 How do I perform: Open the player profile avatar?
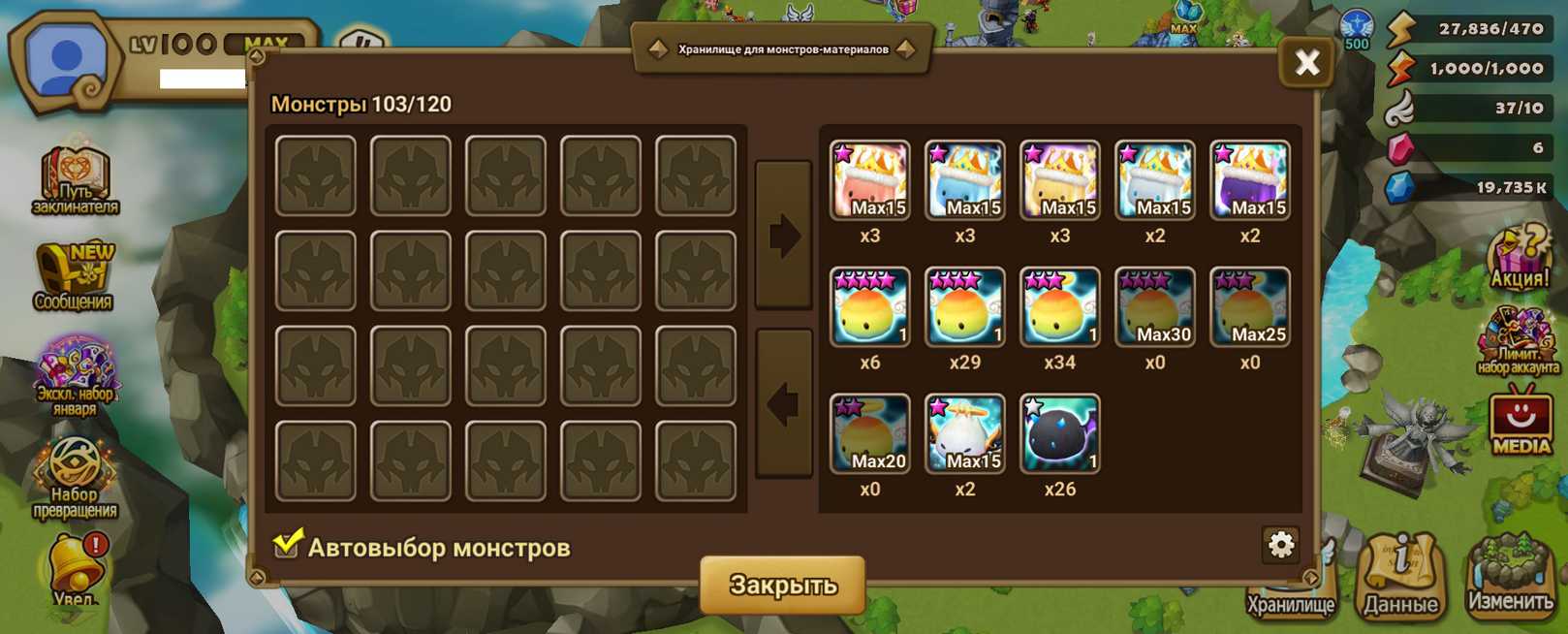[x=65, y=61]
